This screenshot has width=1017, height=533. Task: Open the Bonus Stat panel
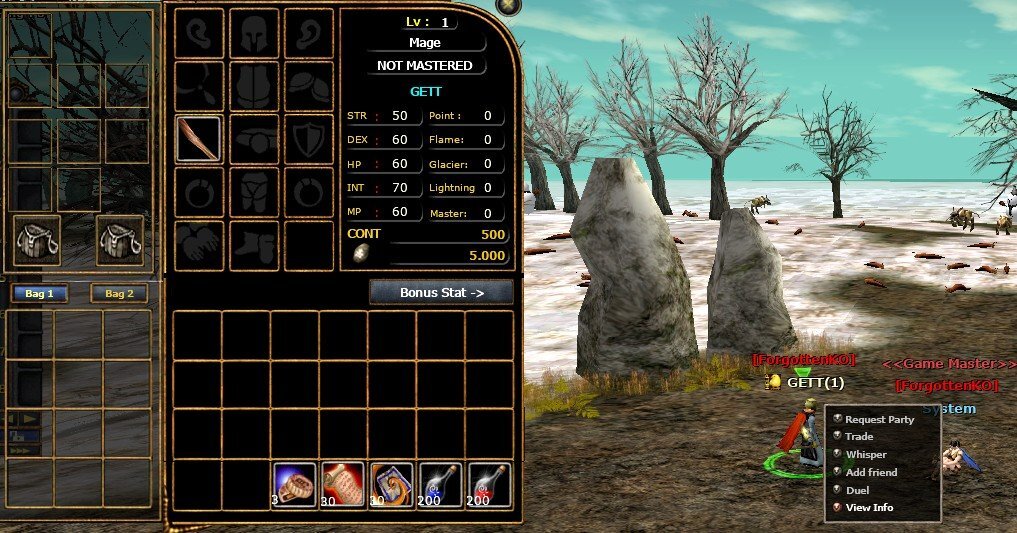coord(441,292)
